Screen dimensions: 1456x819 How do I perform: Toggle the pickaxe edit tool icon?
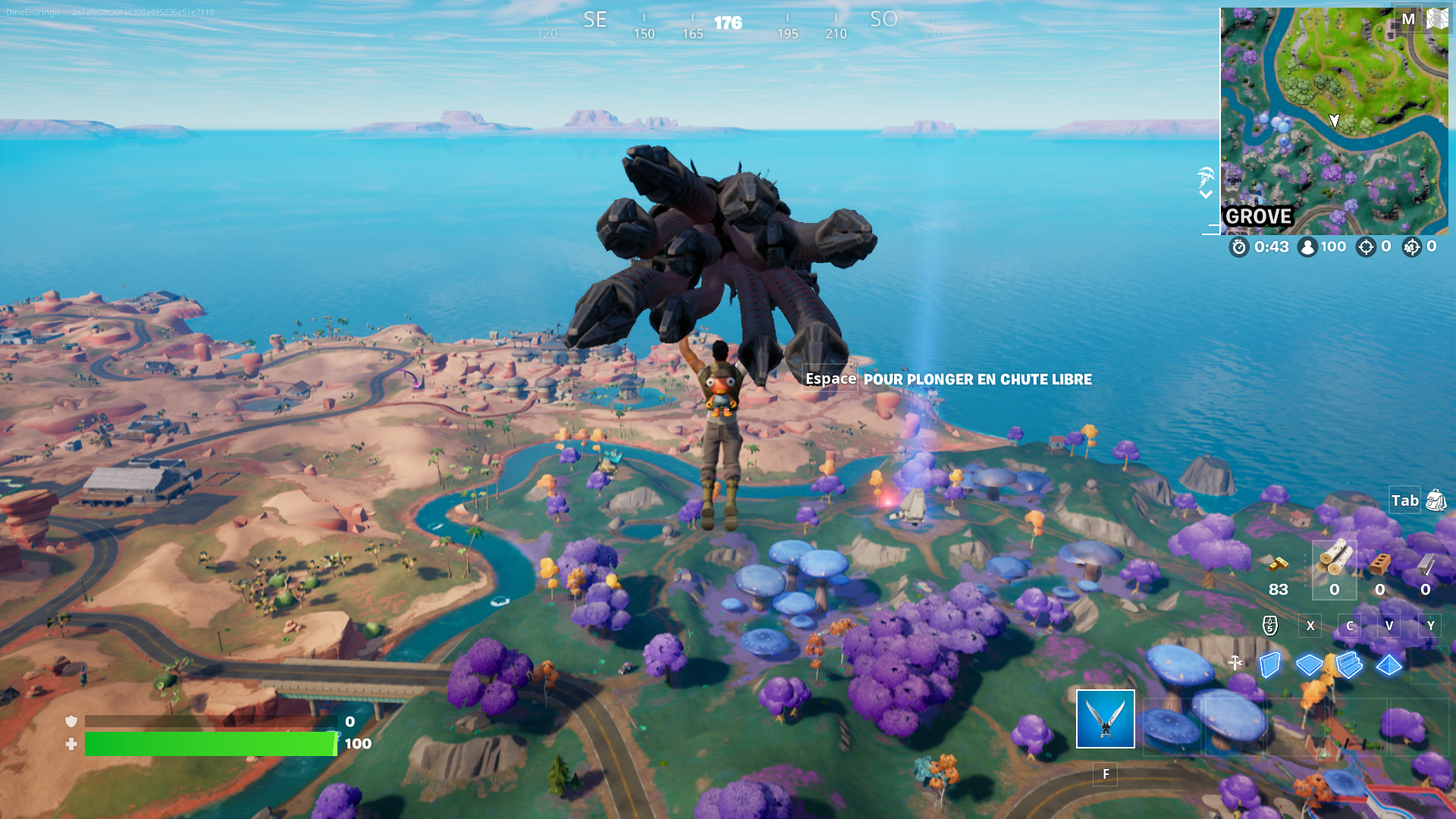(x=1235, y=662)
